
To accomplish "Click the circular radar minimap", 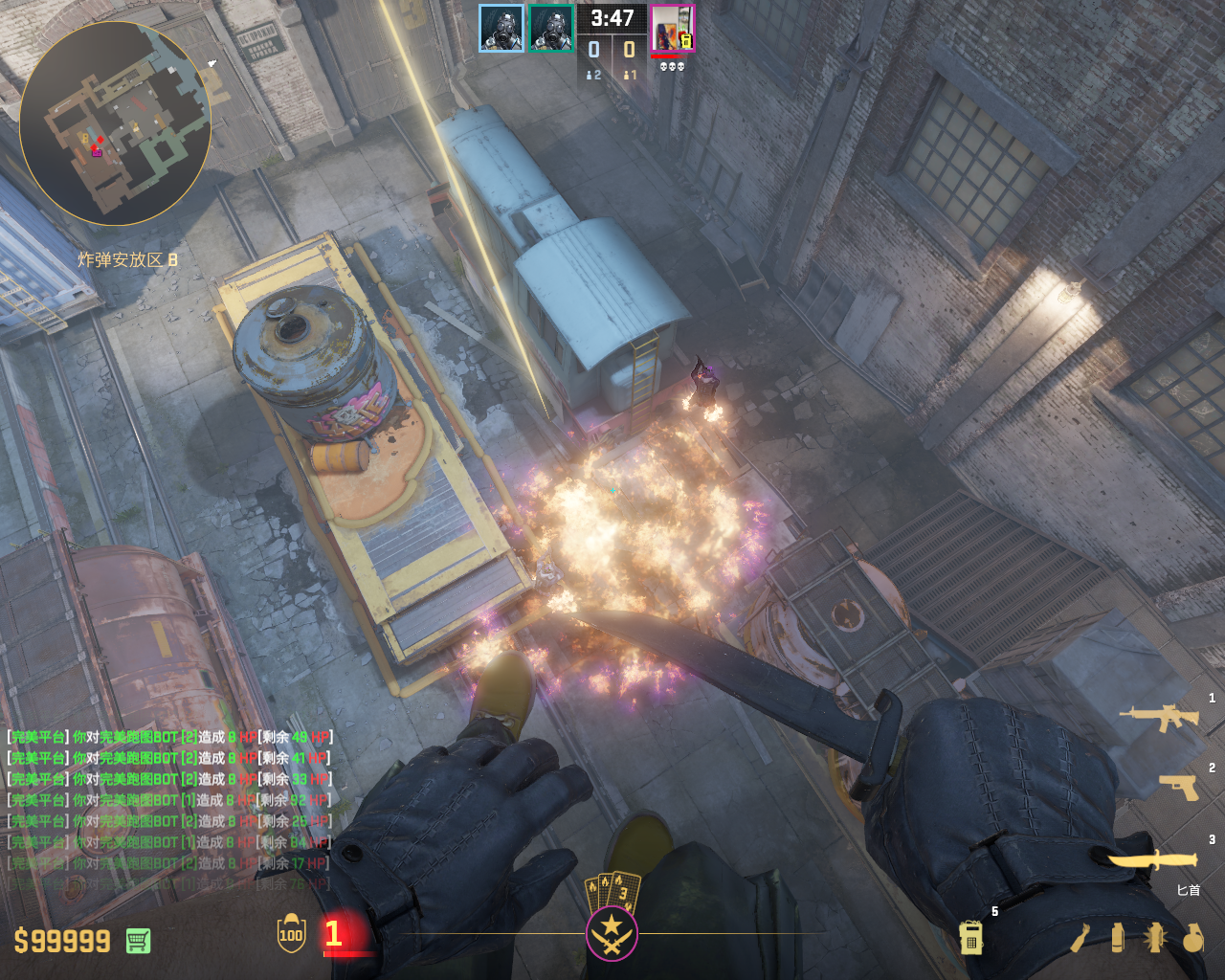I will (115, 123).
